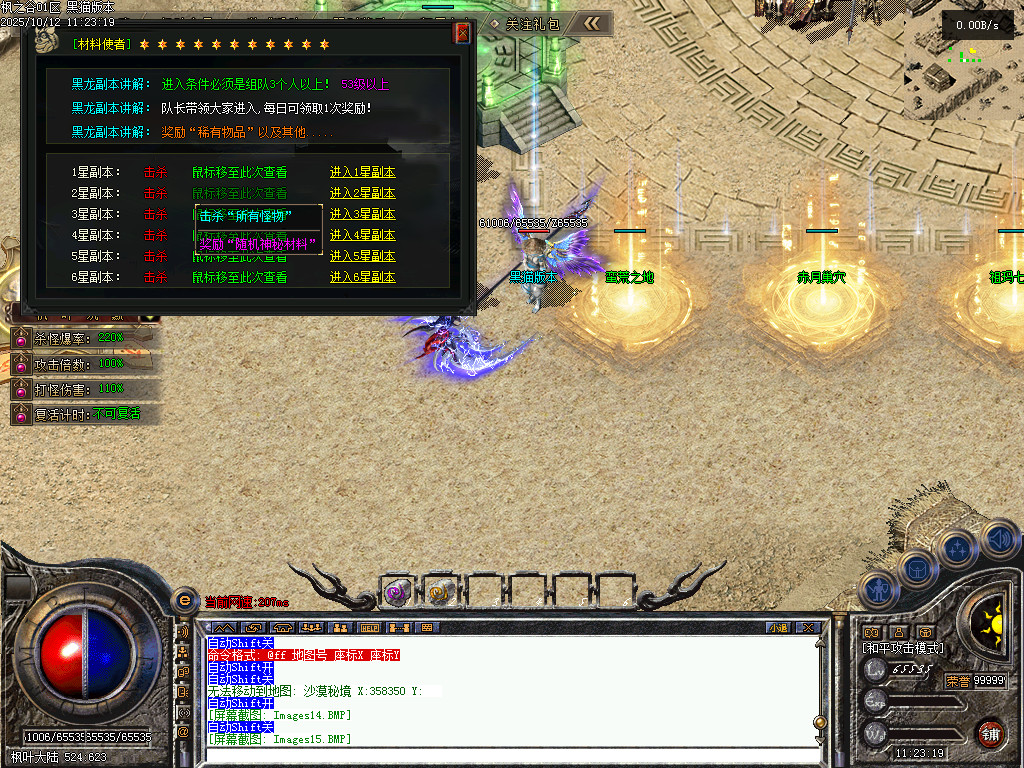
Task: Open the skills sparkle round button
Action: [x=957, y=548]
